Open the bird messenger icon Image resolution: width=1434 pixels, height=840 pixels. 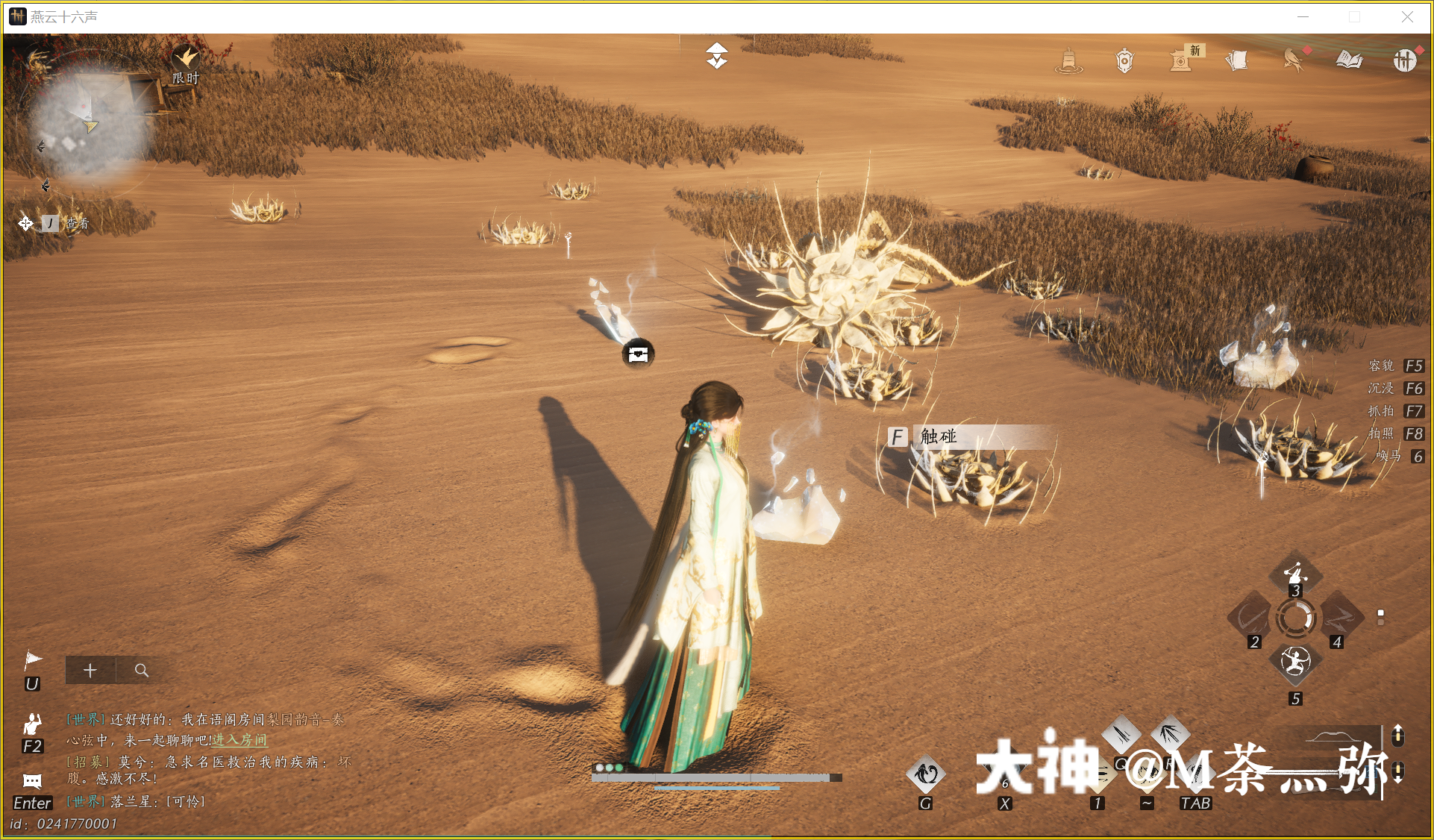tap(1294, 59)
